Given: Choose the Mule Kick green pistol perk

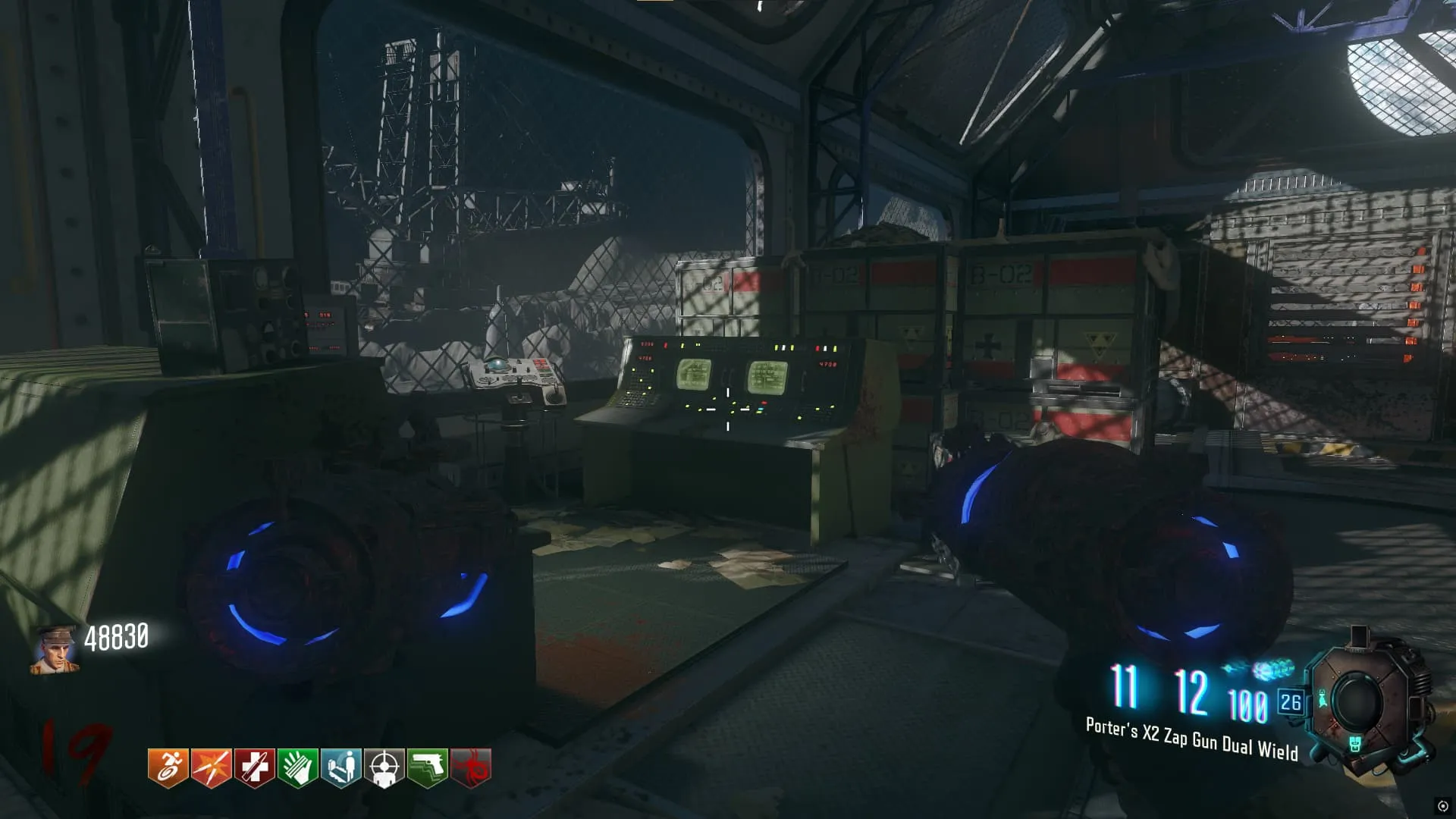Looking at the screenshot, I should click(x=428, y=767).
